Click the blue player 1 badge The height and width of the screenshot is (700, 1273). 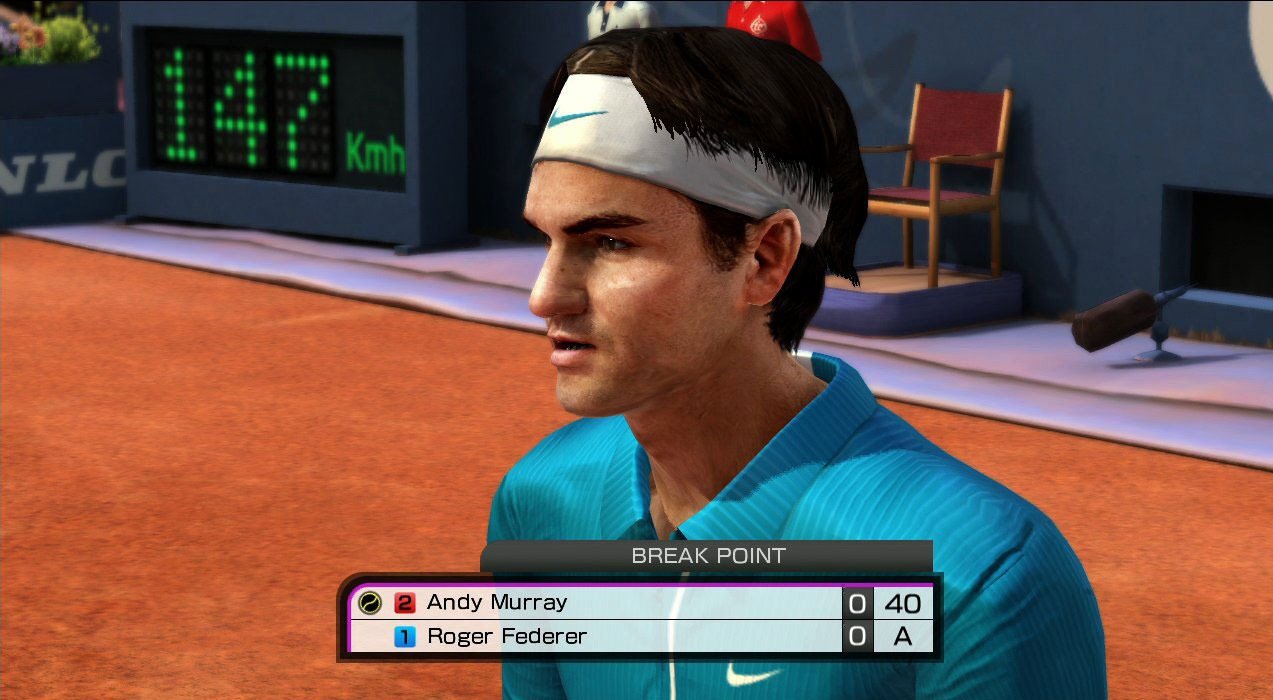pos(404,636)
